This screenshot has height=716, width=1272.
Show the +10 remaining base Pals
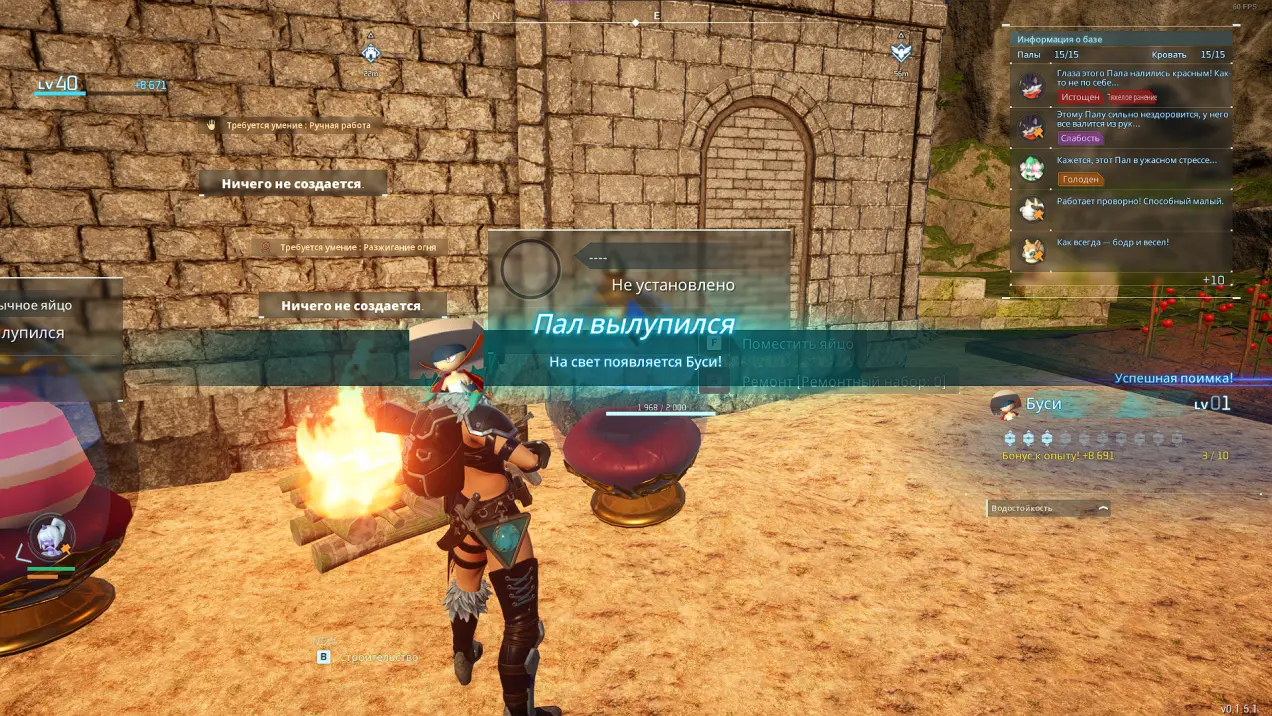click(1213, 280)
